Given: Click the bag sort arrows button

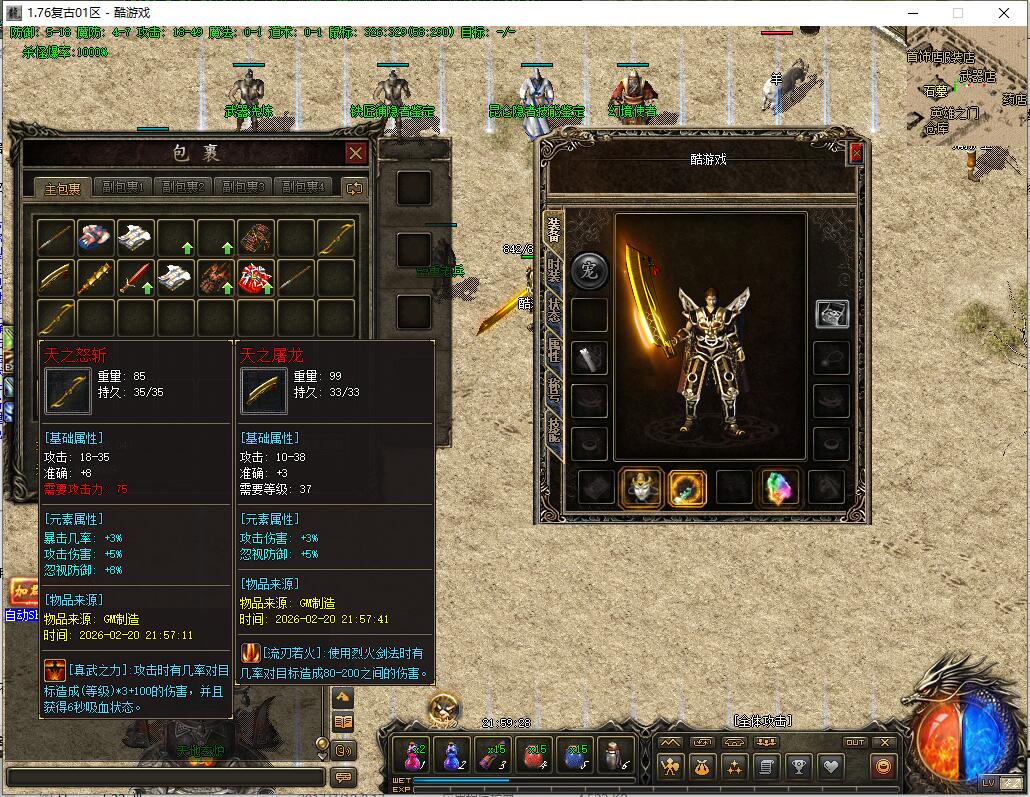Looking at the screenshot, I should [x=354, y=187].
